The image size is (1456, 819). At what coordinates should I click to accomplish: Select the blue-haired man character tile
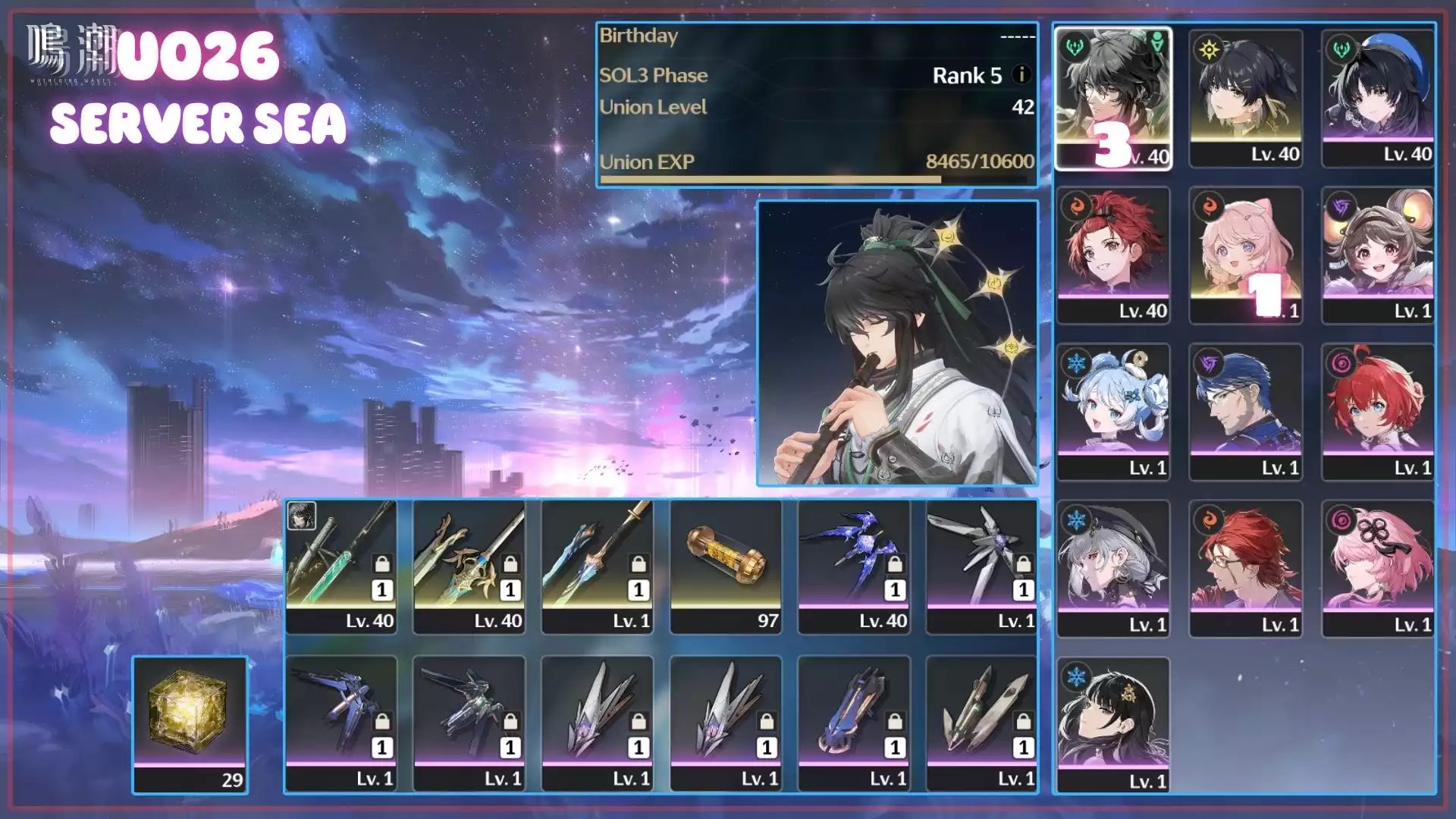pyautogui.click(x=1245, y=411)
